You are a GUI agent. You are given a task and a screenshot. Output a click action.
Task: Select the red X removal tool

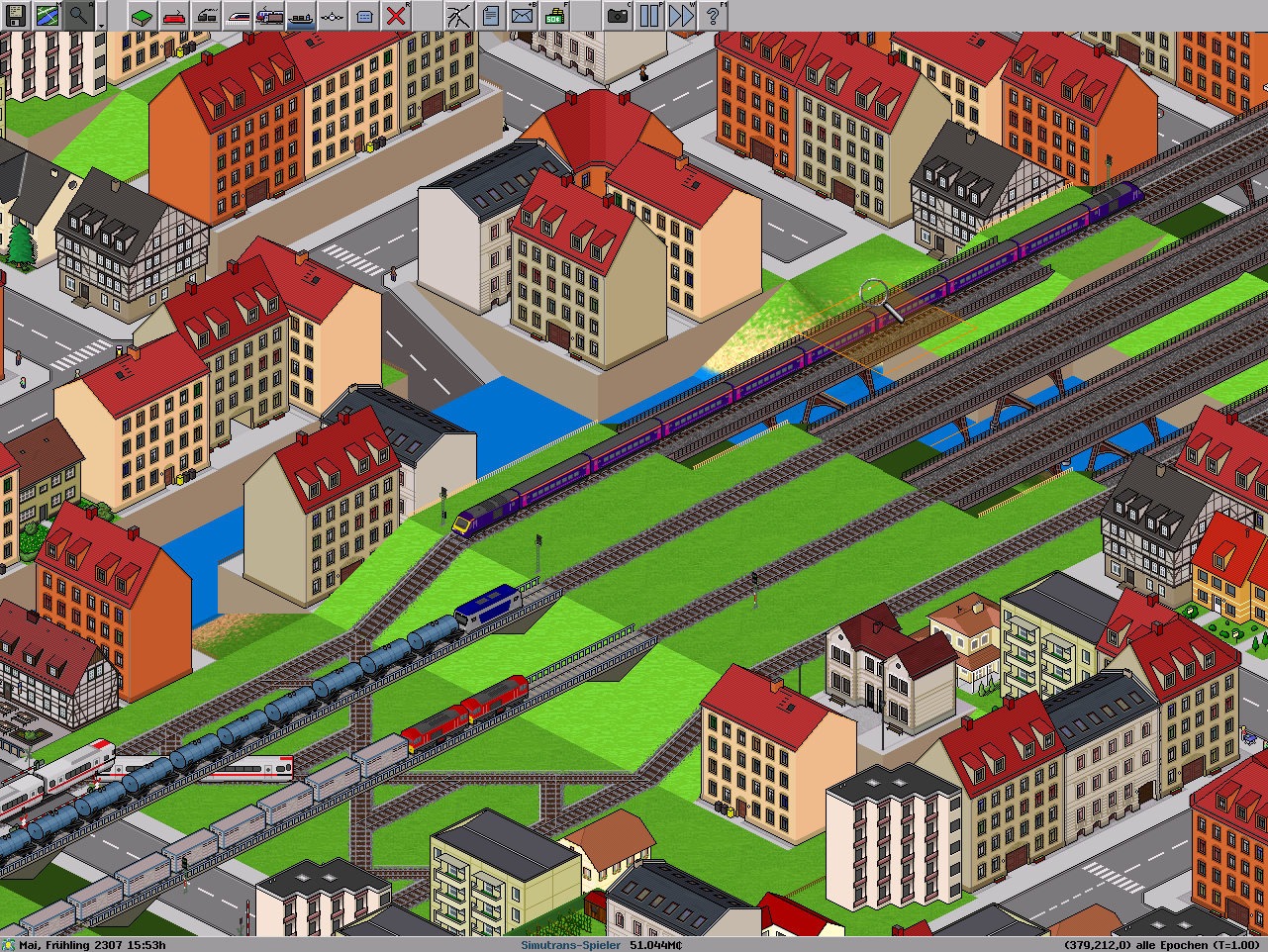click(395, 15)
